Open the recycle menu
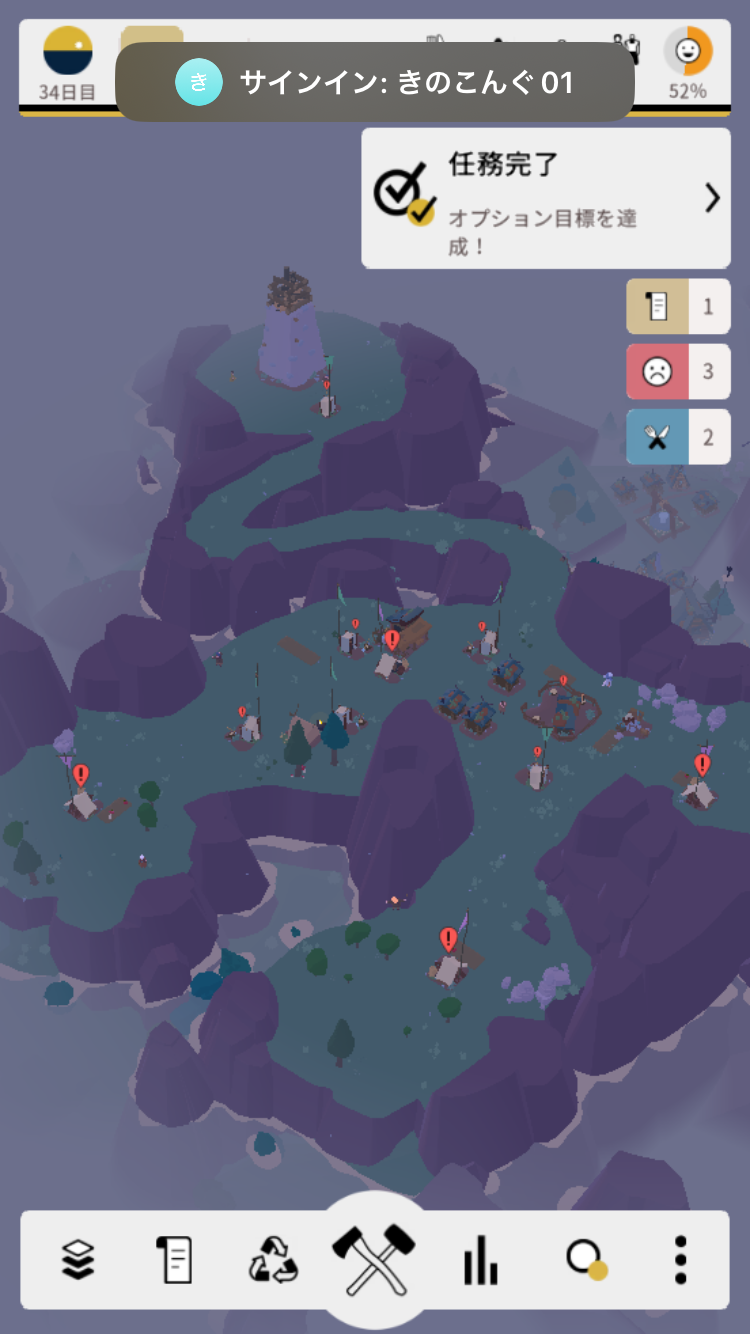 pyautogui.click(x=273, y=1259)
